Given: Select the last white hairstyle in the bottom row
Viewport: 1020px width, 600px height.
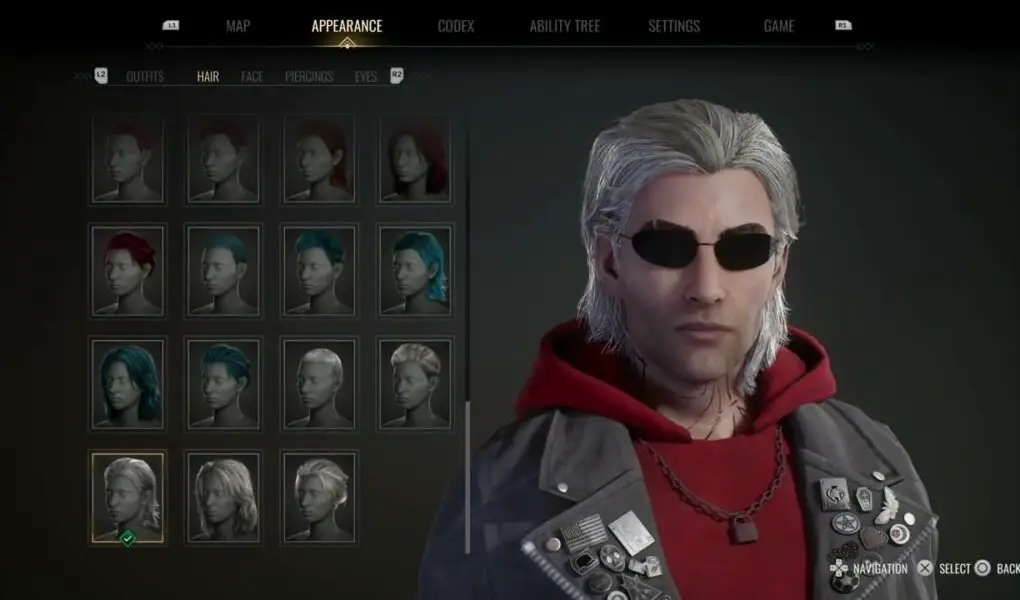Looking at the screenshot, I should 319,497.
